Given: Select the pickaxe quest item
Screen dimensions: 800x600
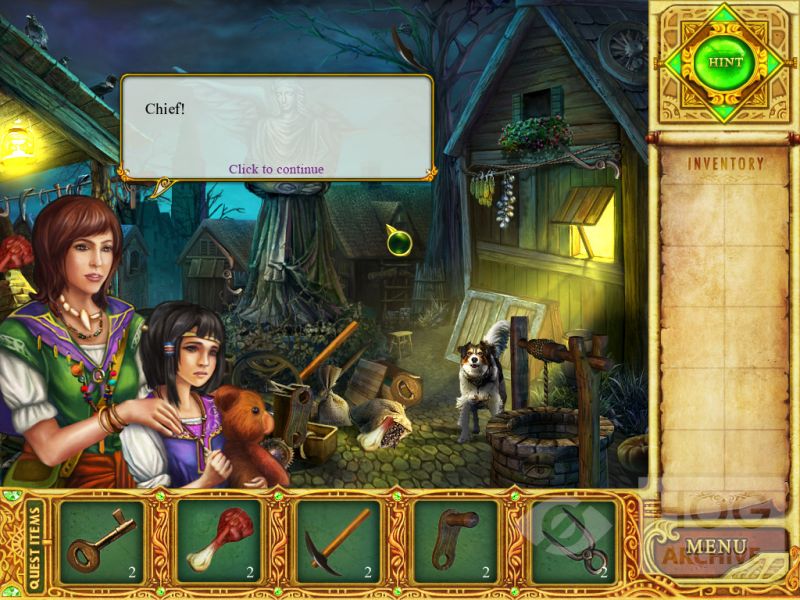Looking at the screenshot, I should 337,541.
